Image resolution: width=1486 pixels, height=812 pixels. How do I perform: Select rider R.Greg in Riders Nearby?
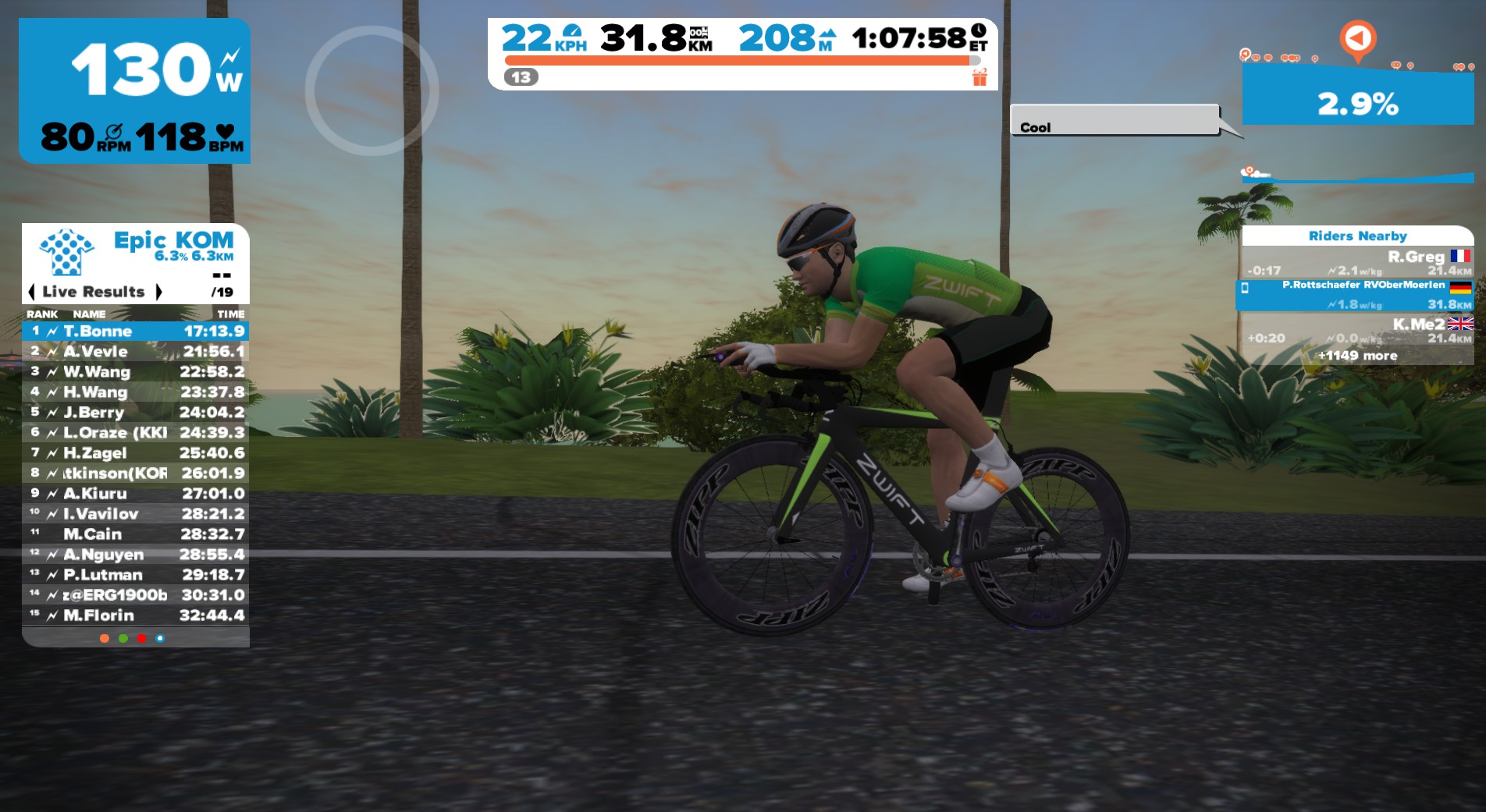click(1356, 262)
